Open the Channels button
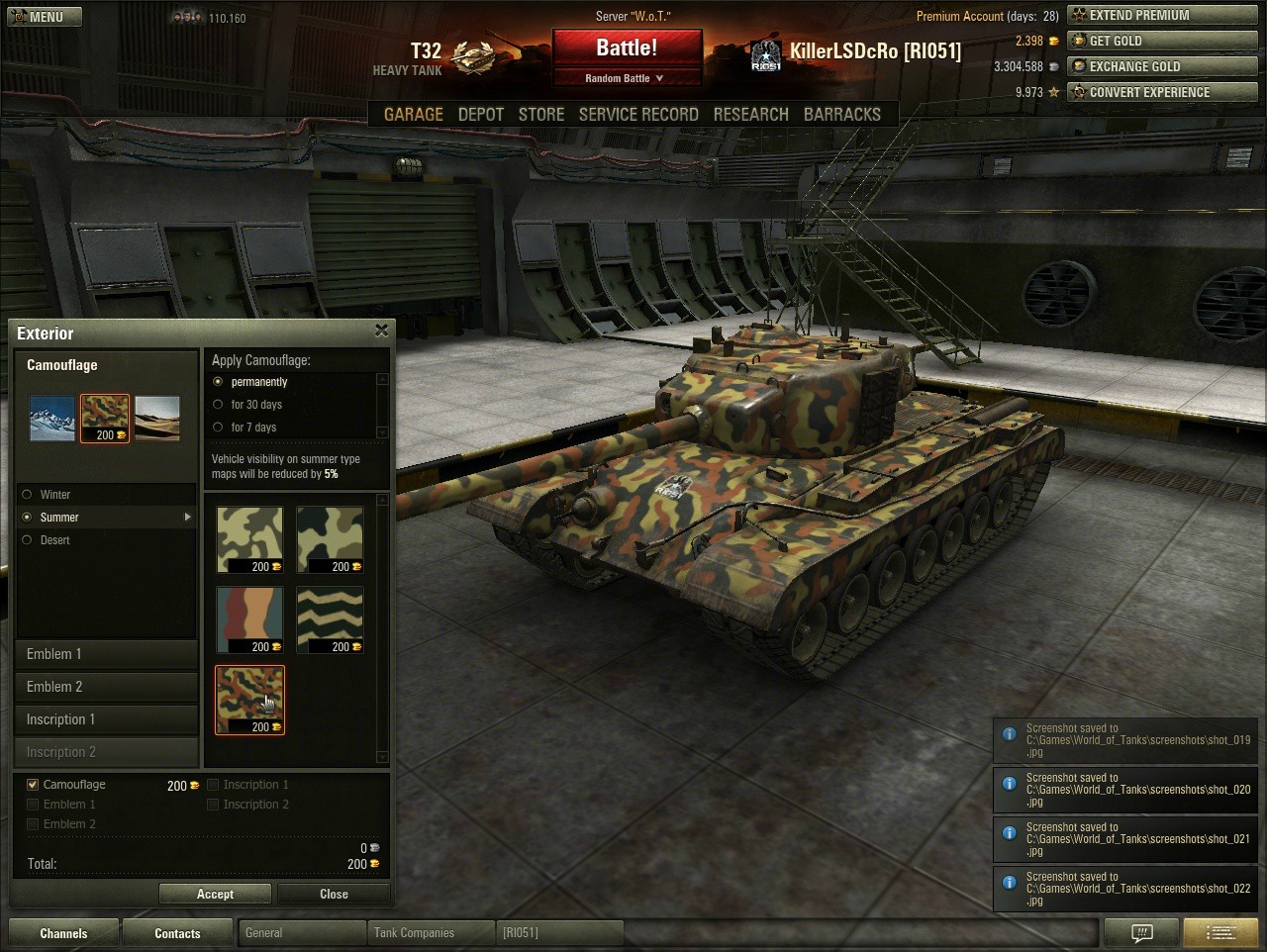 pos(63,933)
